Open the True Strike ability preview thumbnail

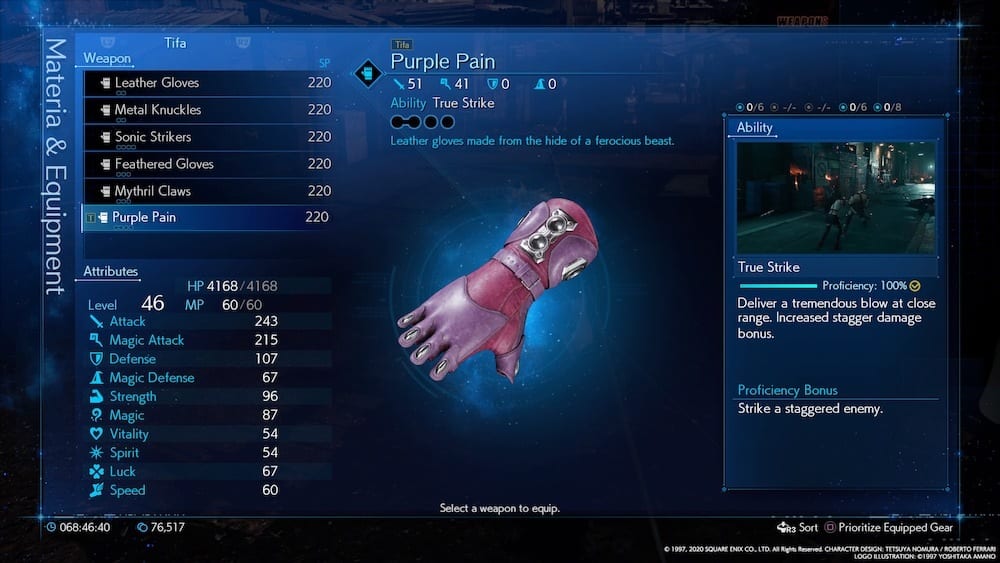[x=836, y=197]
